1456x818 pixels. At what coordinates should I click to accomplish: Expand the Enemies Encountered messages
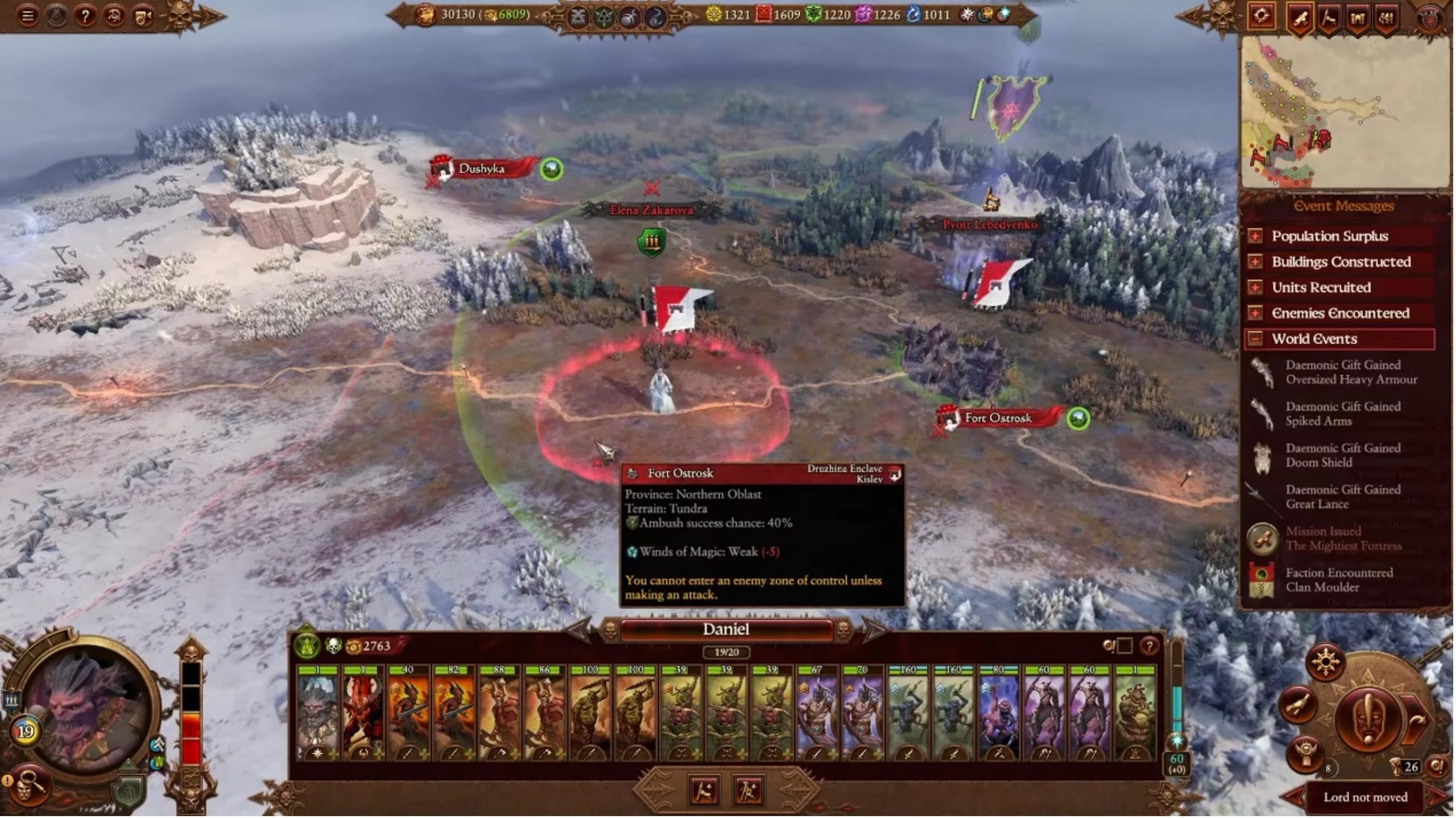[x=1255, y=313]
